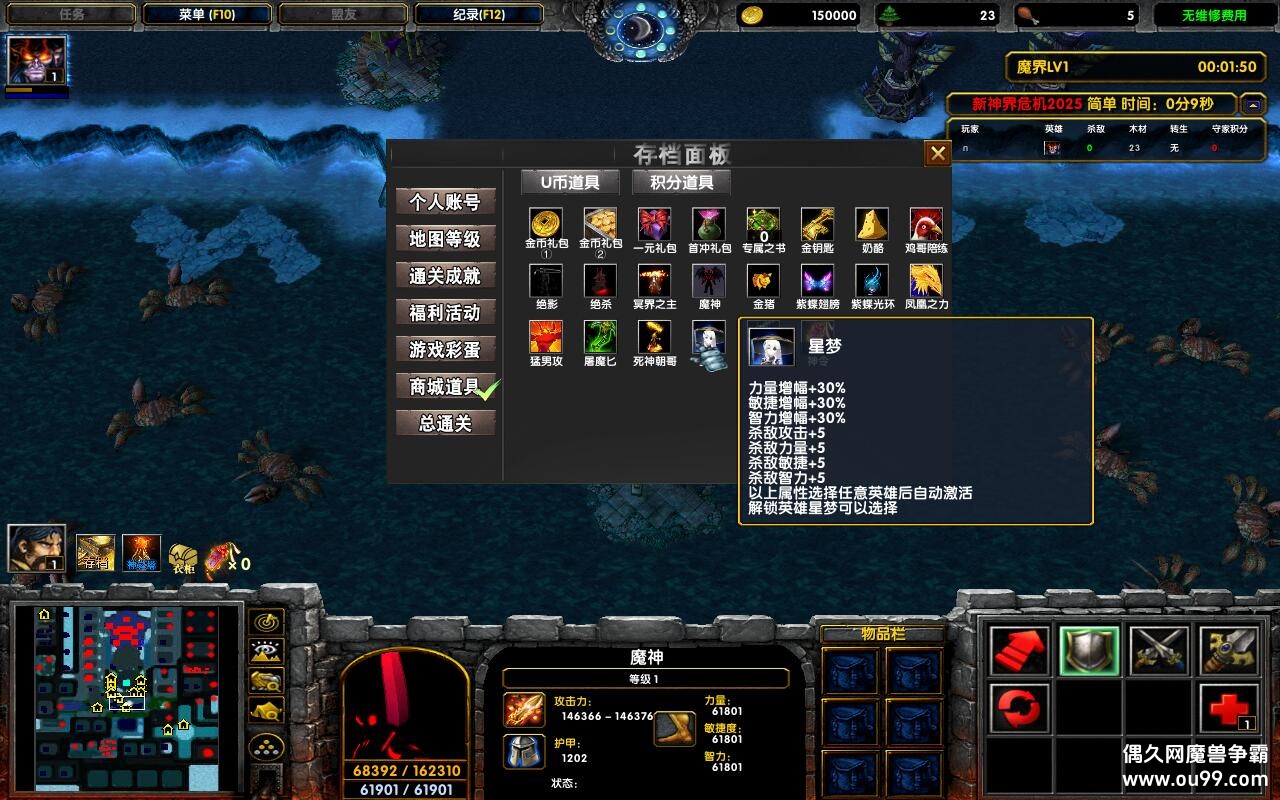Click the minimap
1280x800 pixels.
coord(128,696)
